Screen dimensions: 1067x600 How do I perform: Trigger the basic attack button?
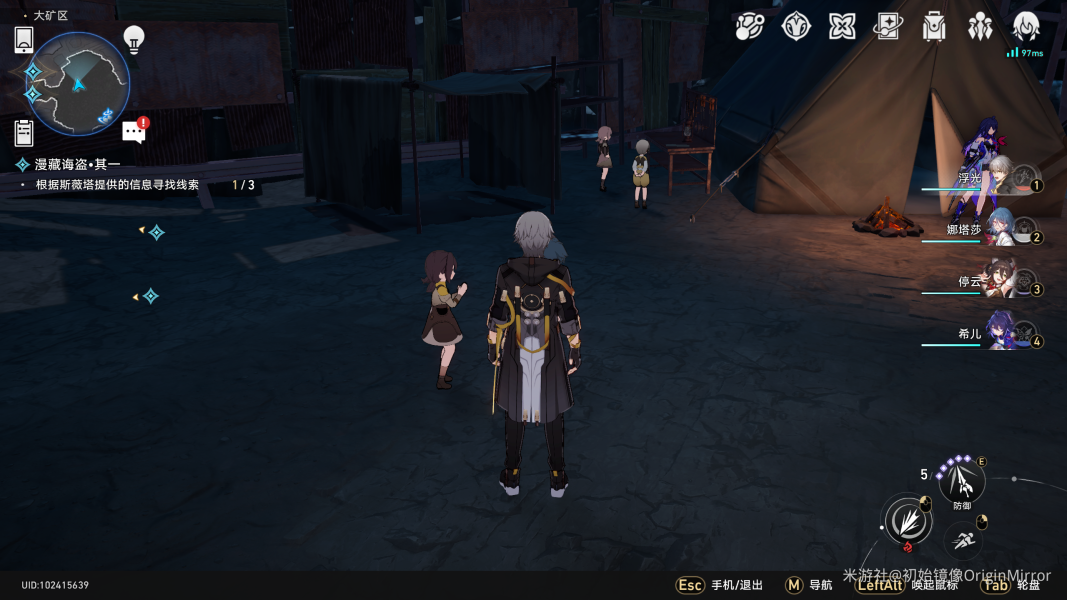pos(906,521)
